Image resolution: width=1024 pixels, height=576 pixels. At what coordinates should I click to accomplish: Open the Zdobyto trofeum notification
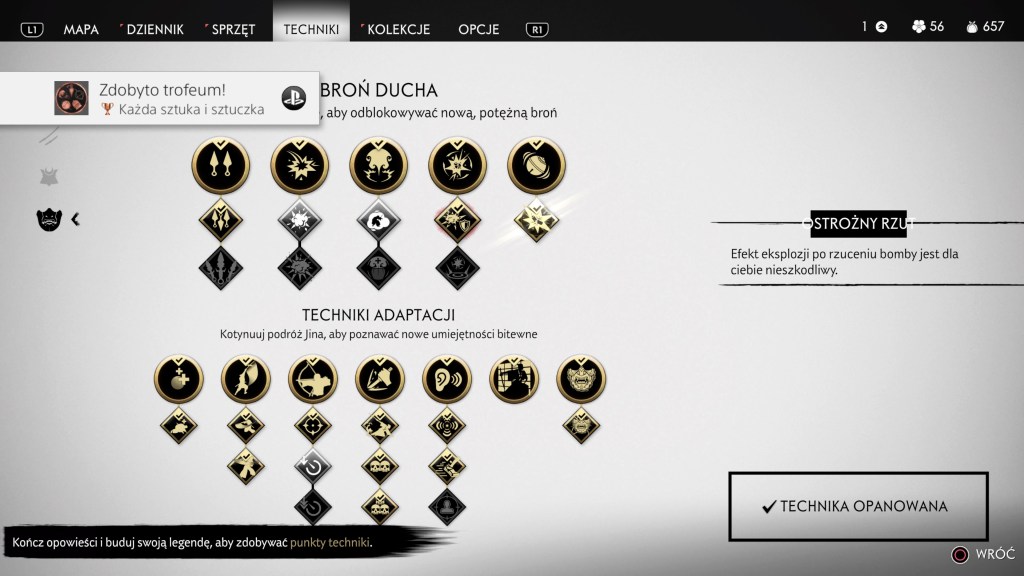(x=160, y=98)
